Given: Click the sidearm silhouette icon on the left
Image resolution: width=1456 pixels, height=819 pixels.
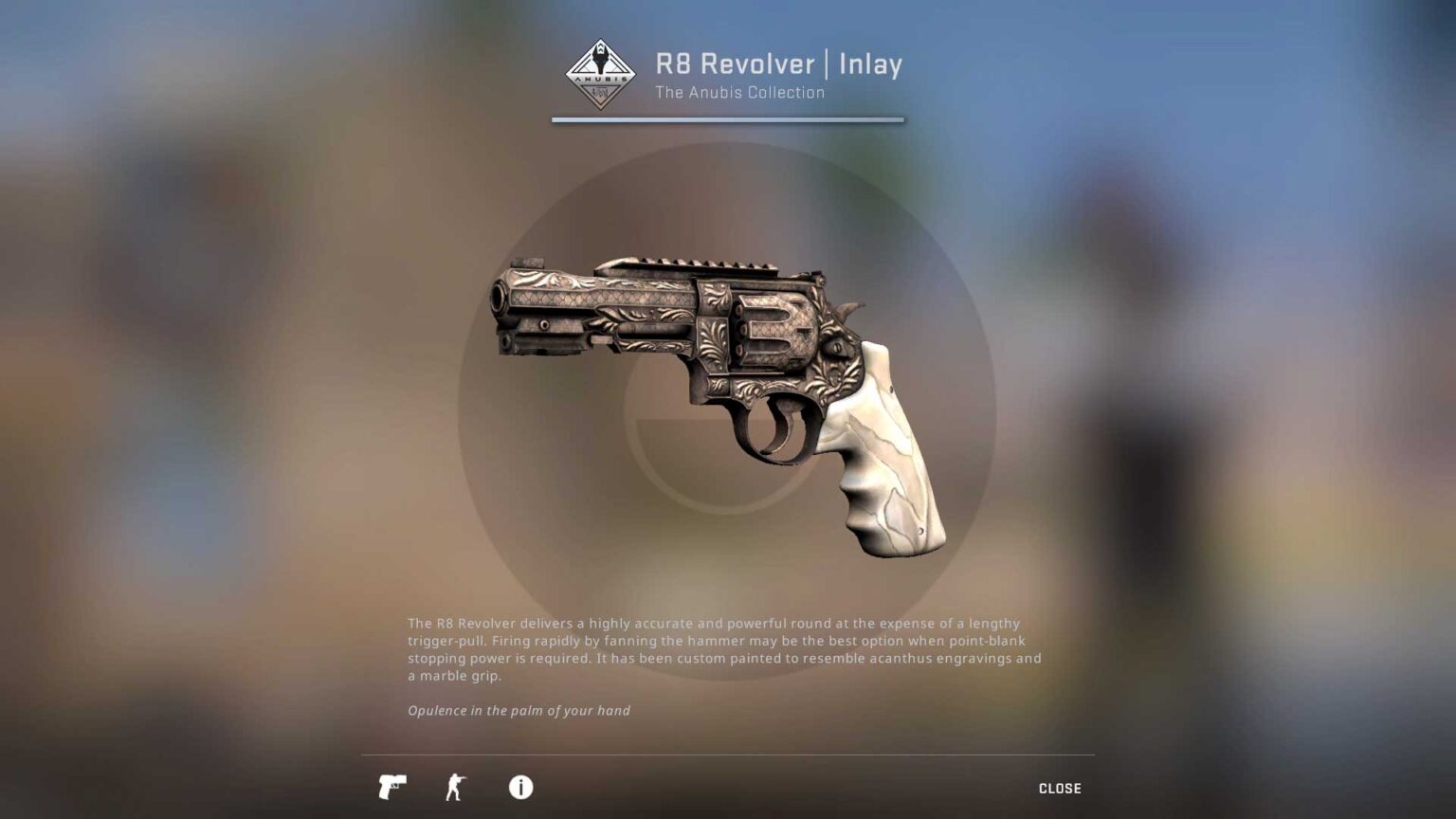Looking at the screenshot, I should 392,788.
